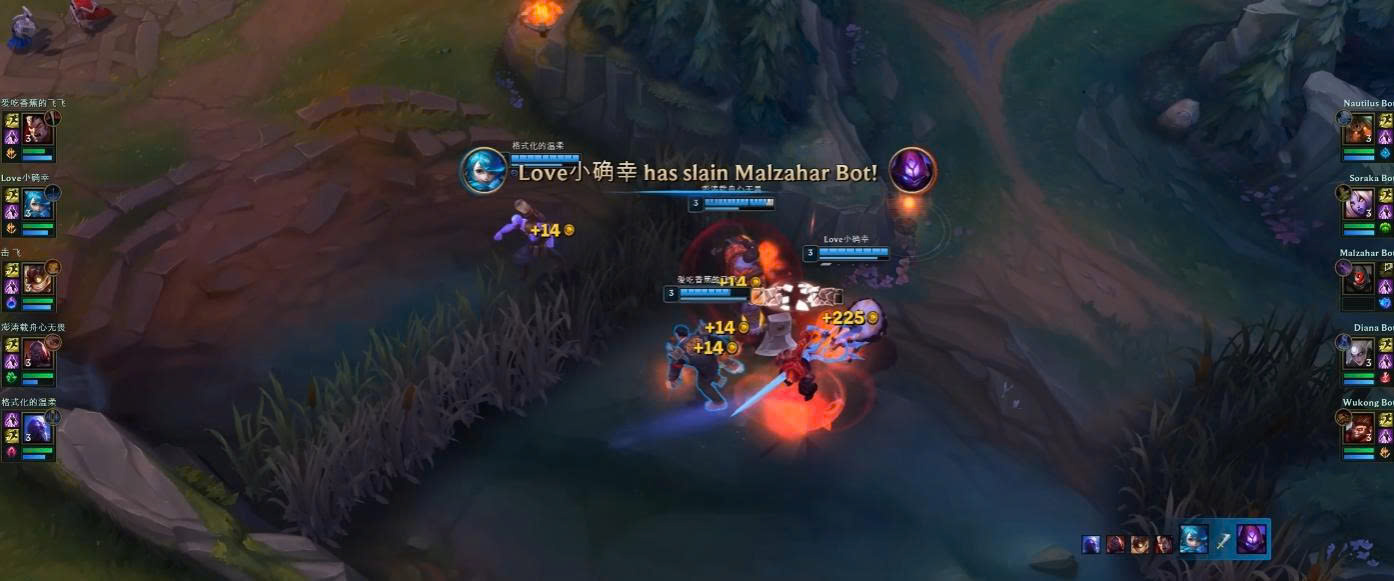The width and height of the screenshot is (1394, 581).
Task: Select Nautilus Bot's portrait in the team list
Action: coord(1360,128)
